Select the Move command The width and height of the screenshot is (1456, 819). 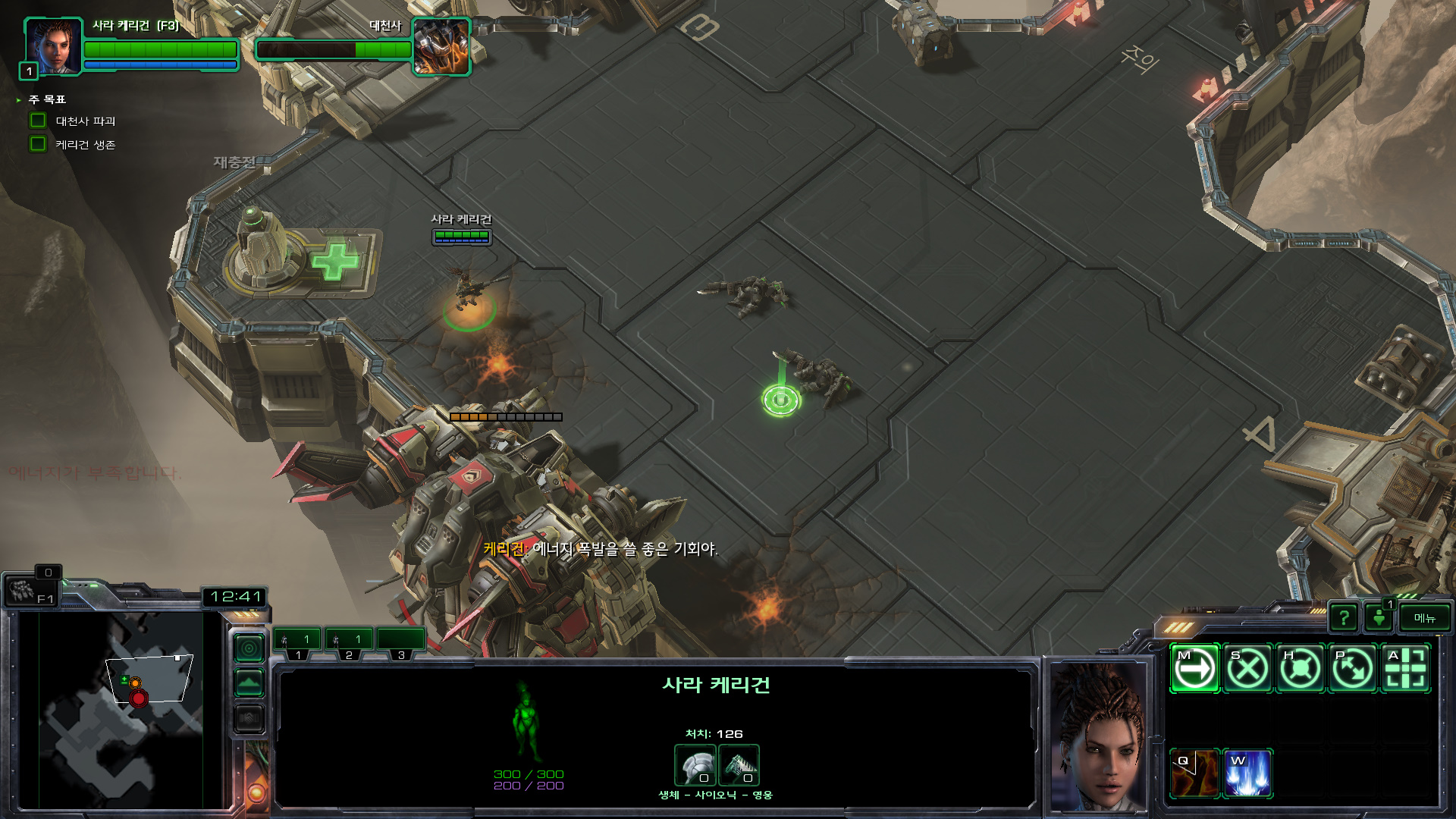(1194, 669)
